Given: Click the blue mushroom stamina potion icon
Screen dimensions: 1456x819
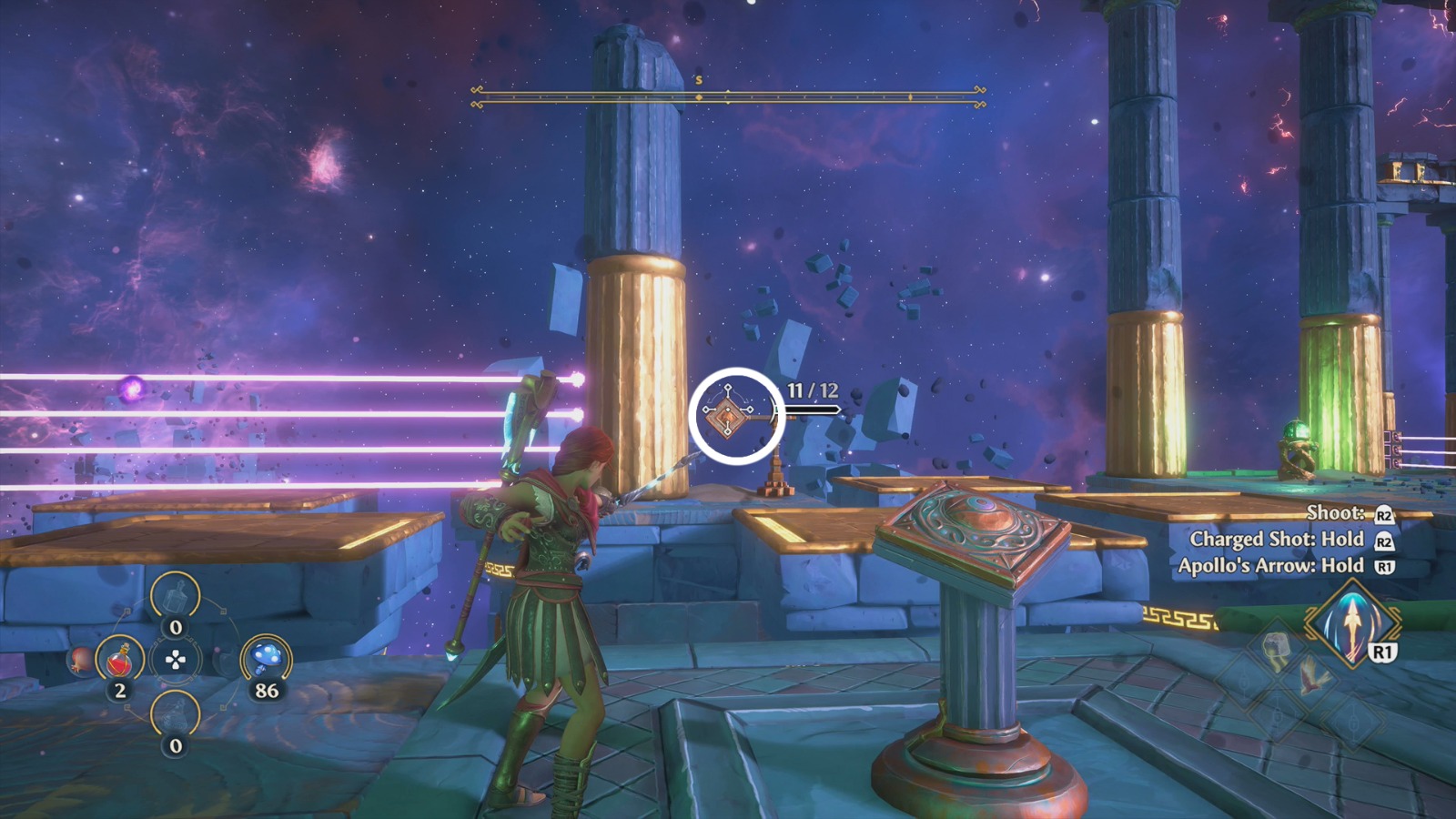Looking at the screenshot, I should 265,656.
